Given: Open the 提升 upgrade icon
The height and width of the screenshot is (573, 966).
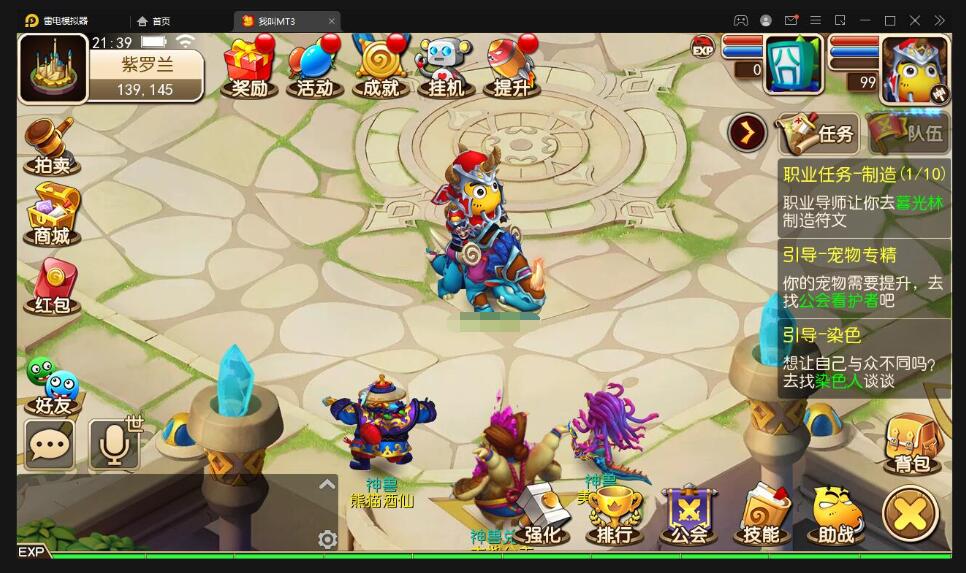Looking at the screenshot, I should [512, 67].
